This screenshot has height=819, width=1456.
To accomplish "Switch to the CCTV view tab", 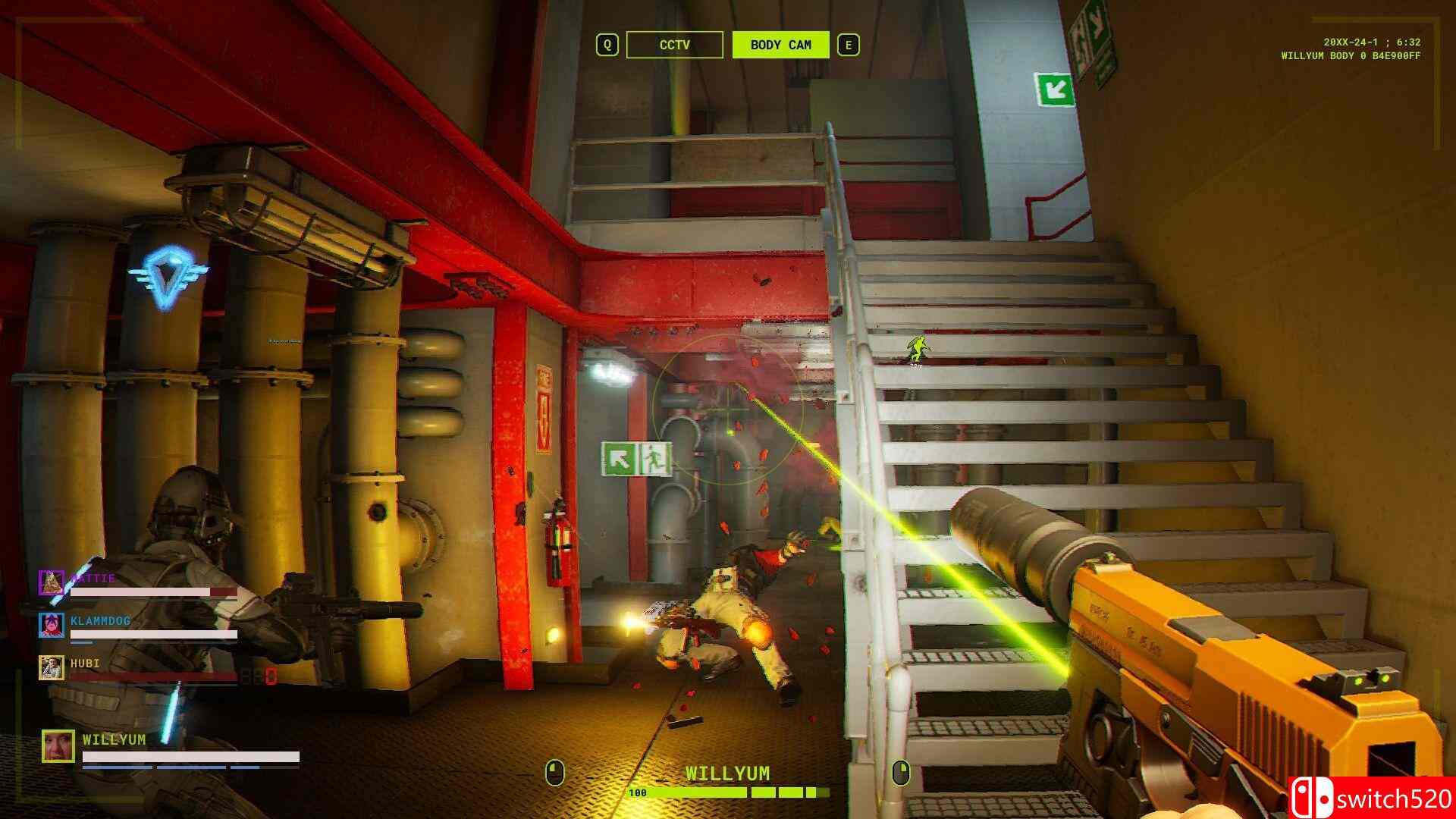I will click(x=674, y=45).
